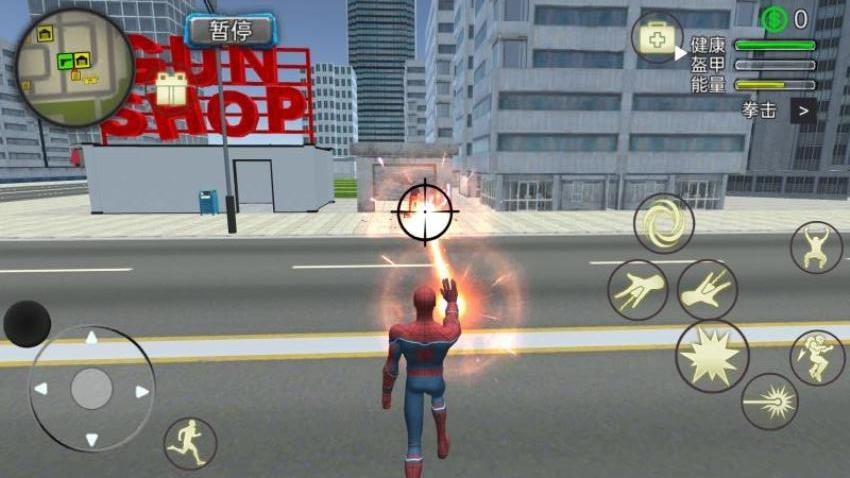Tap the virtual joystick center knob
Screen dimensions: 850x478
point(91,388)
